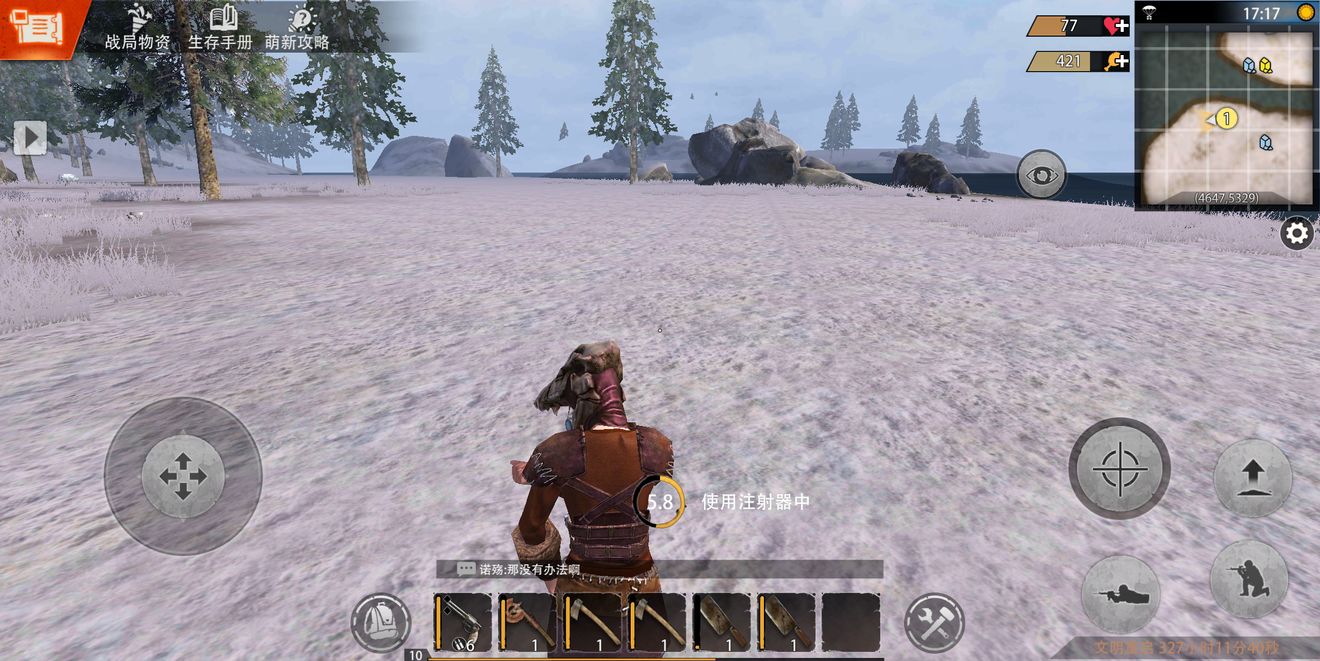The height and width of the screenshot is (661, 1320).
Task: Tap the parachute airdrop icon
Action: pos(1149,13)
